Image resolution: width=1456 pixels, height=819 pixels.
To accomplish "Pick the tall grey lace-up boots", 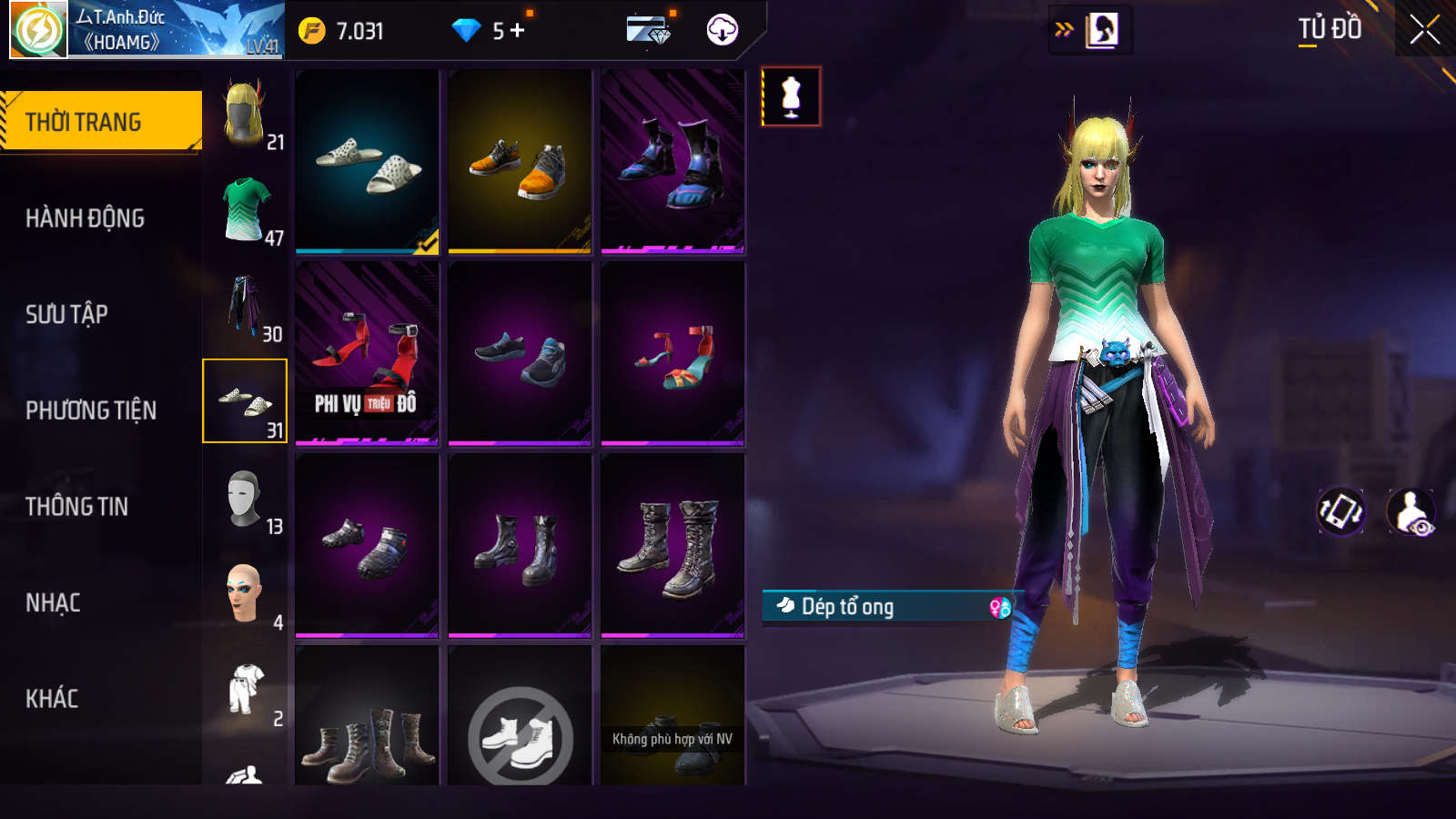I will point(672,545).
